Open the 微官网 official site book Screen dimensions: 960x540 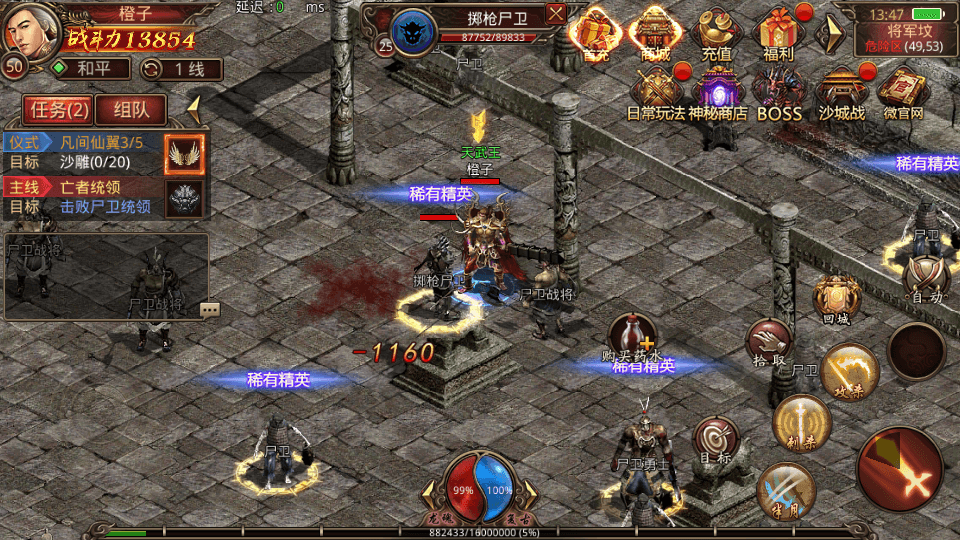(x=902, y=92)
